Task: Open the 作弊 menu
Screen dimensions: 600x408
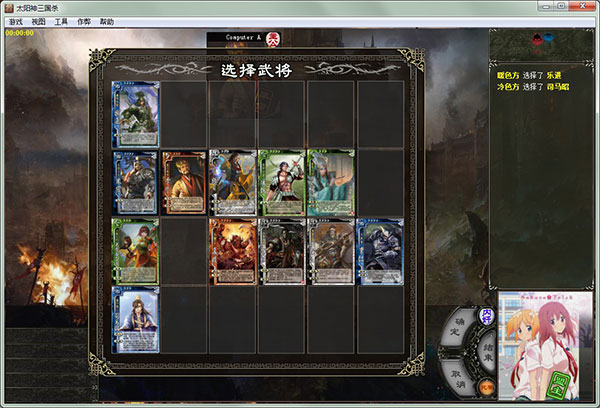Action: click(85, 21)
